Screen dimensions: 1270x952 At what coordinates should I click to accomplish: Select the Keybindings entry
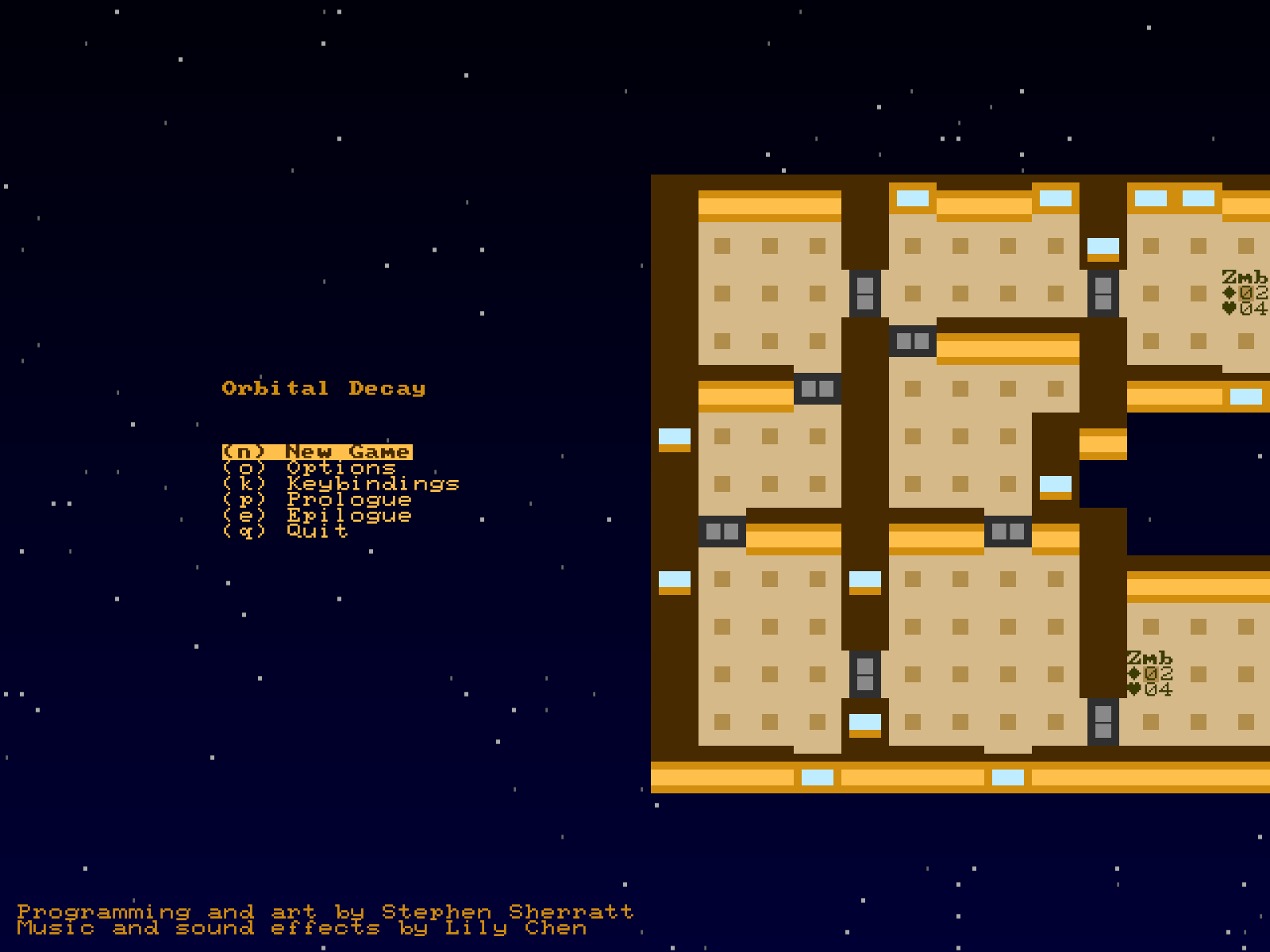click(x=341, y=484)
